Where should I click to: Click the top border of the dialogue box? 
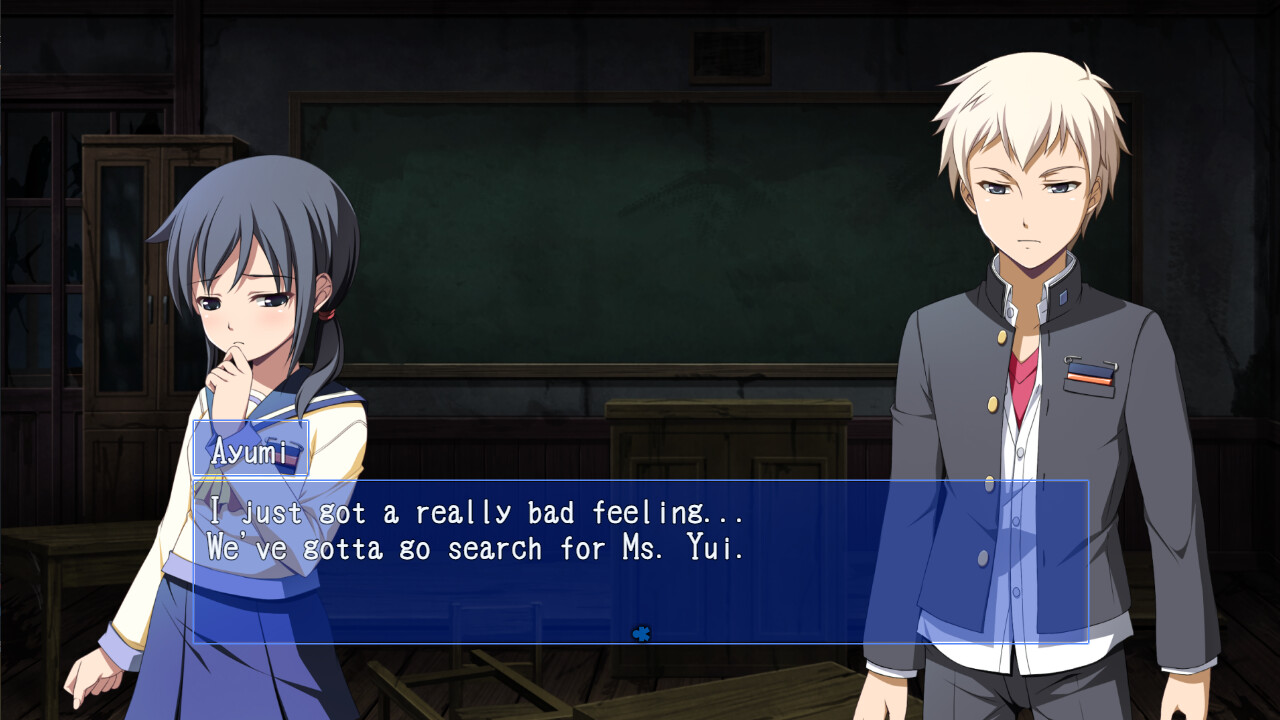(x=640, y=482)
